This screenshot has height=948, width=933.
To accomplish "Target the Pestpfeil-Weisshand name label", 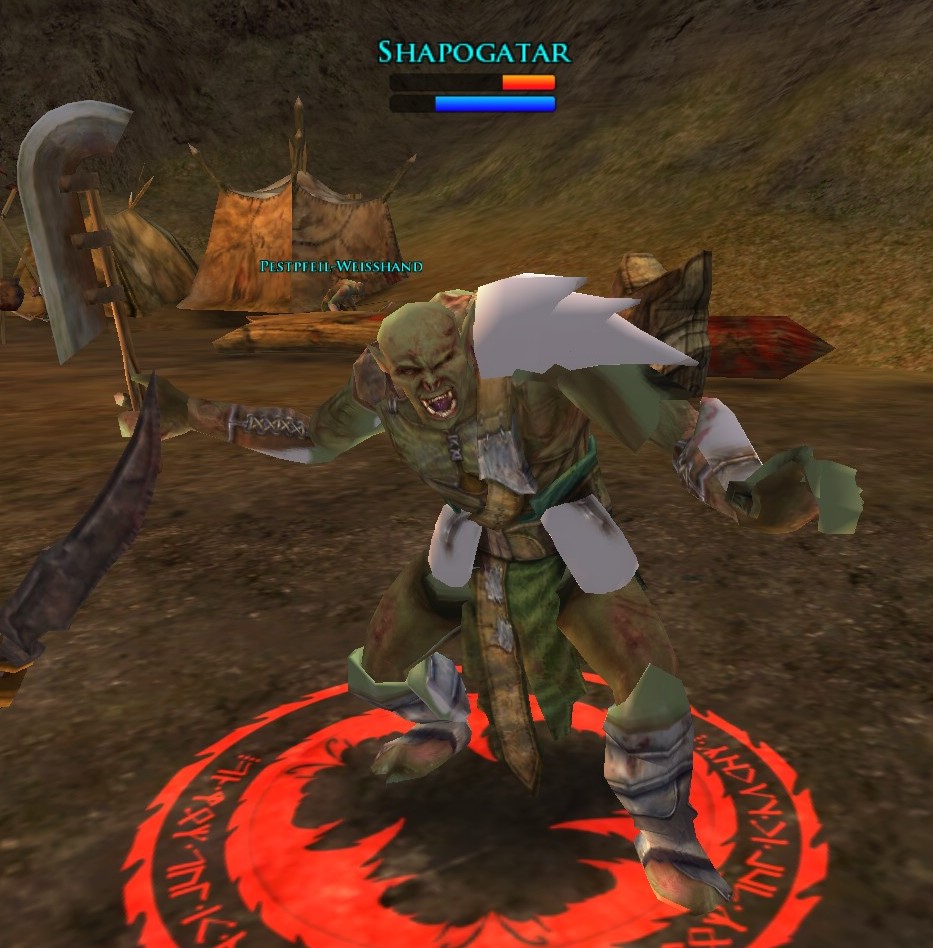I will coord(341,266).
